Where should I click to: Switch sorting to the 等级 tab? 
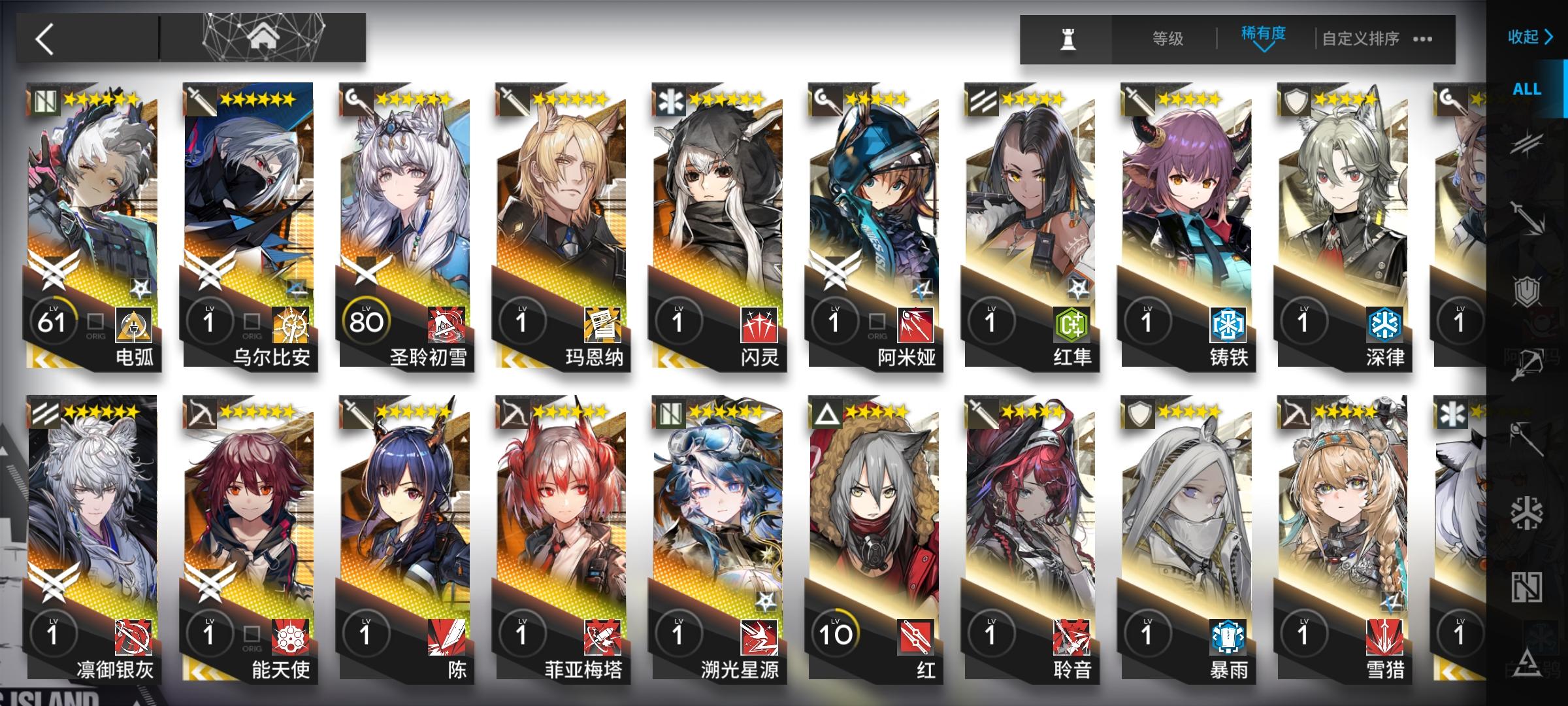tap(1168, 39)
